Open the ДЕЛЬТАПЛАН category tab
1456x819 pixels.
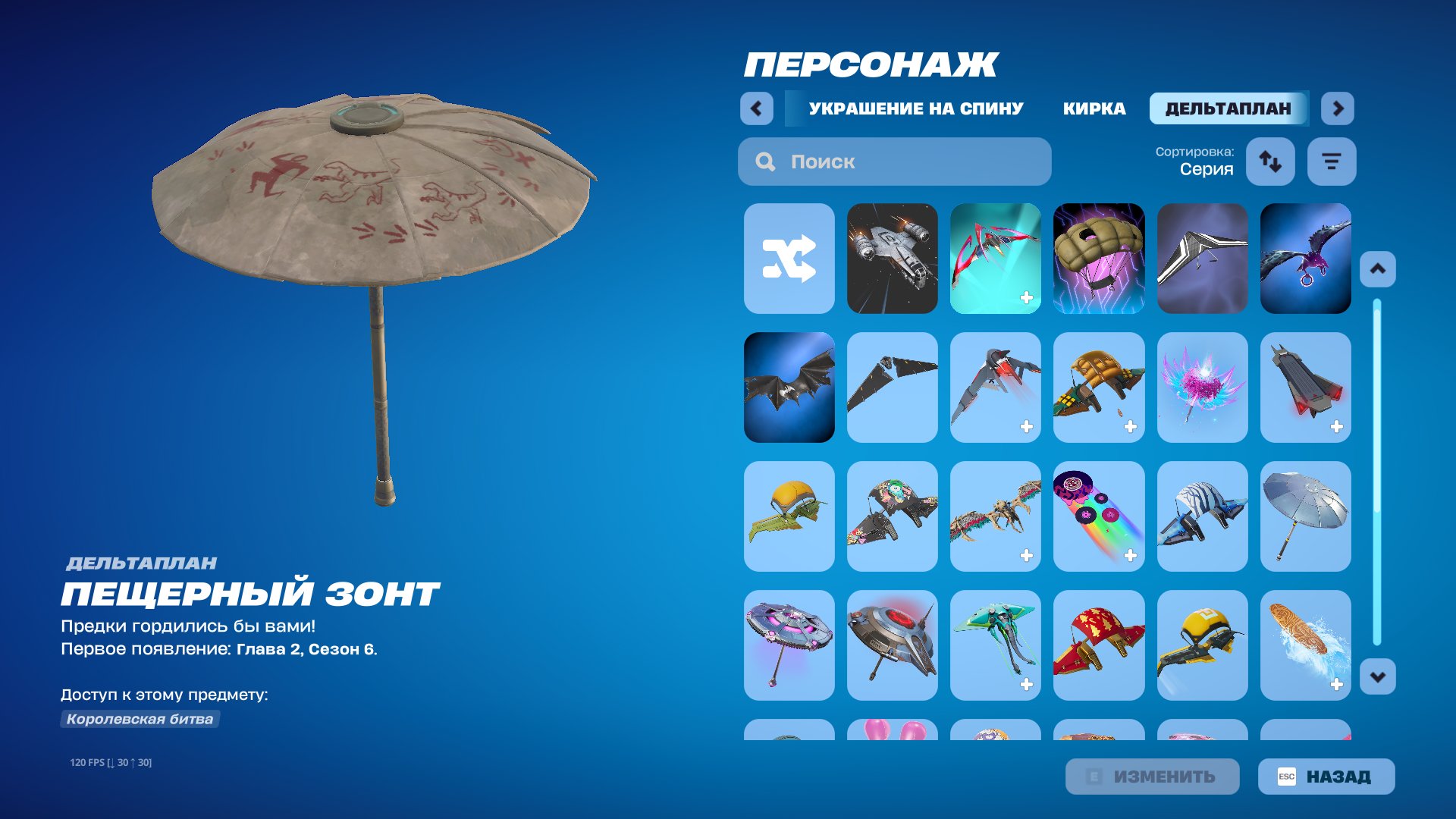pyautogui.click(x=1228, y=108)
